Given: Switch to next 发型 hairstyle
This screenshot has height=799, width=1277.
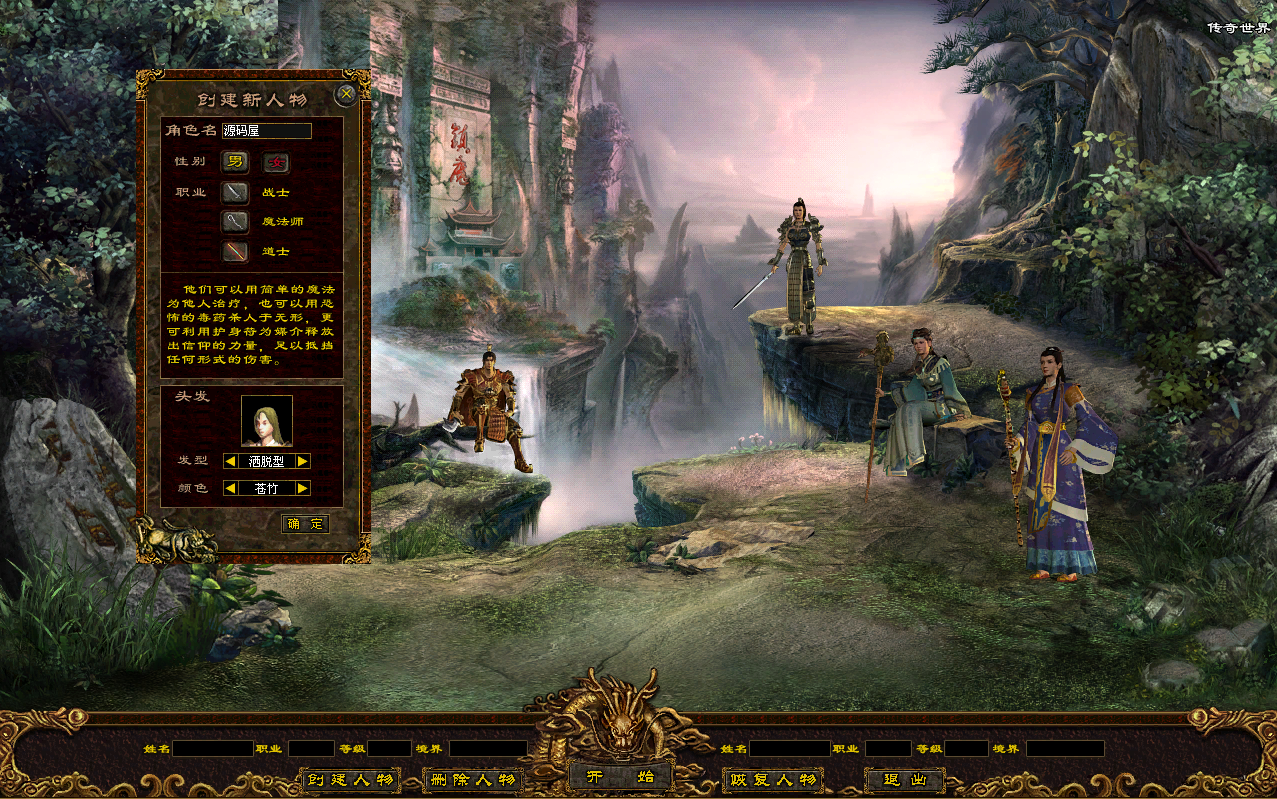Looking at the screenshot, I should pos(303,461).
